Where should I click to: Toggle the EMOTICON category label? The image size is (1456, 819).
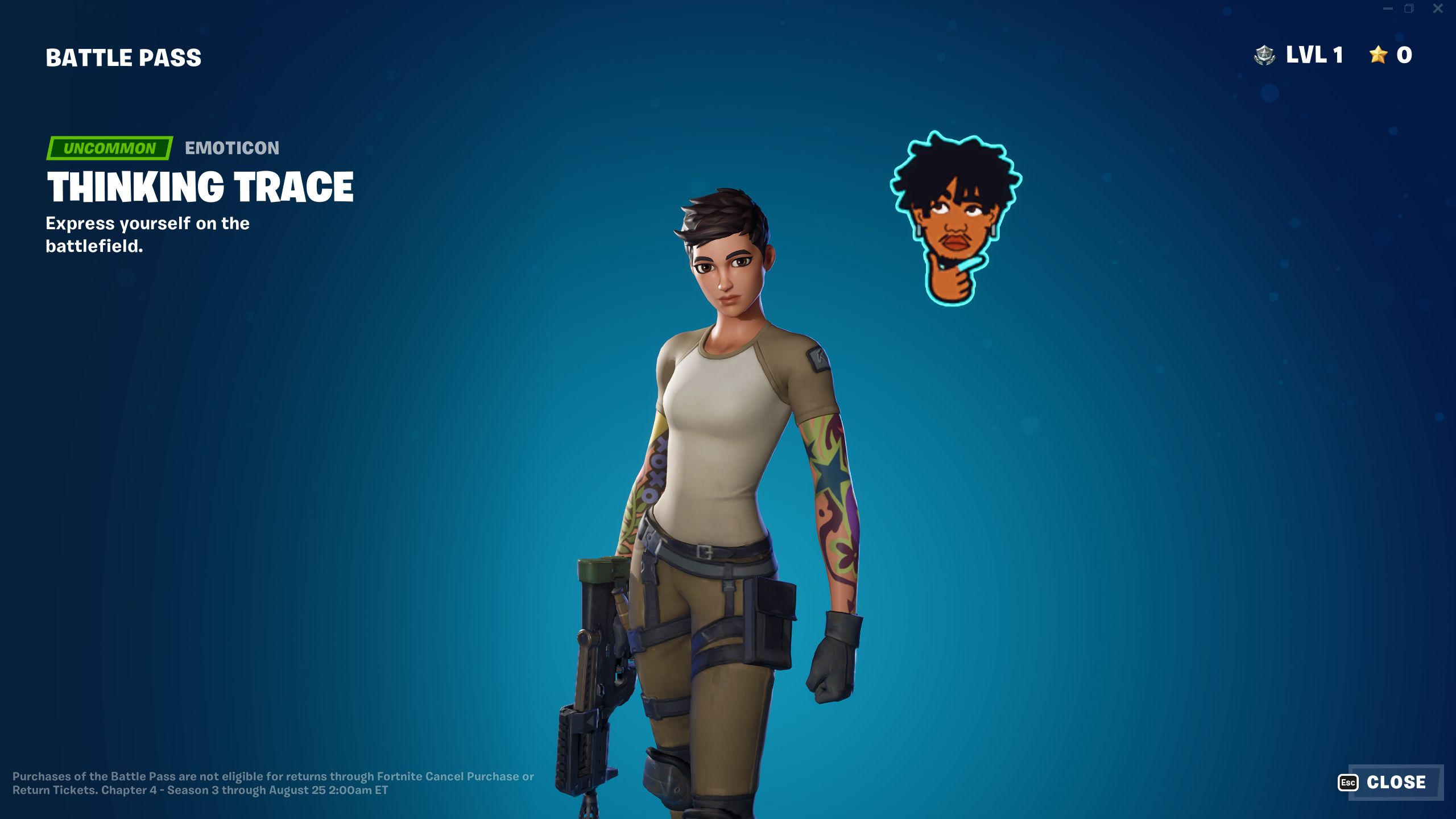coord(231,149)
